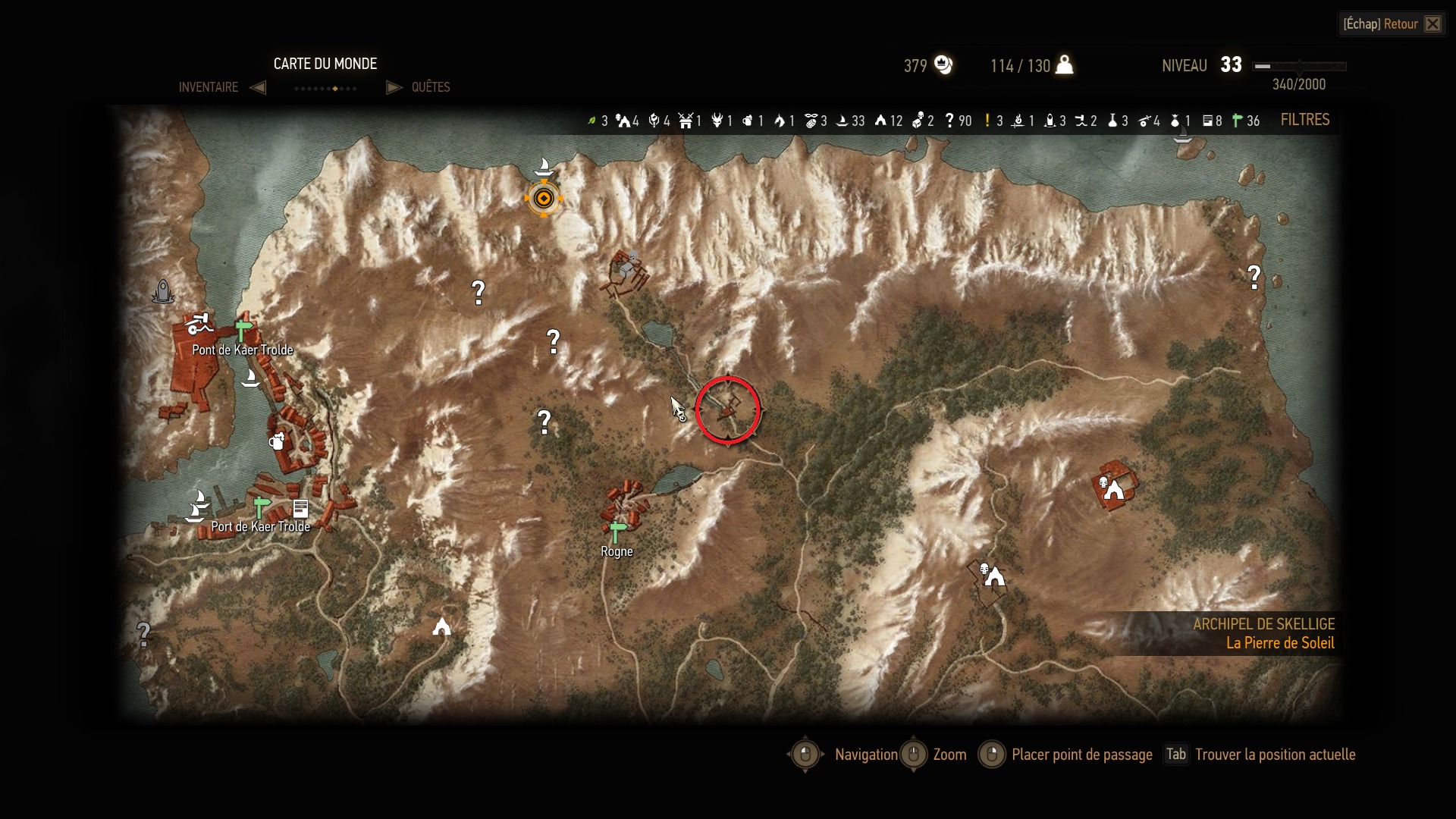Click the left arrow beside INVENTAIRE
Screen dimensions: 1456x819
coord(258,87)
